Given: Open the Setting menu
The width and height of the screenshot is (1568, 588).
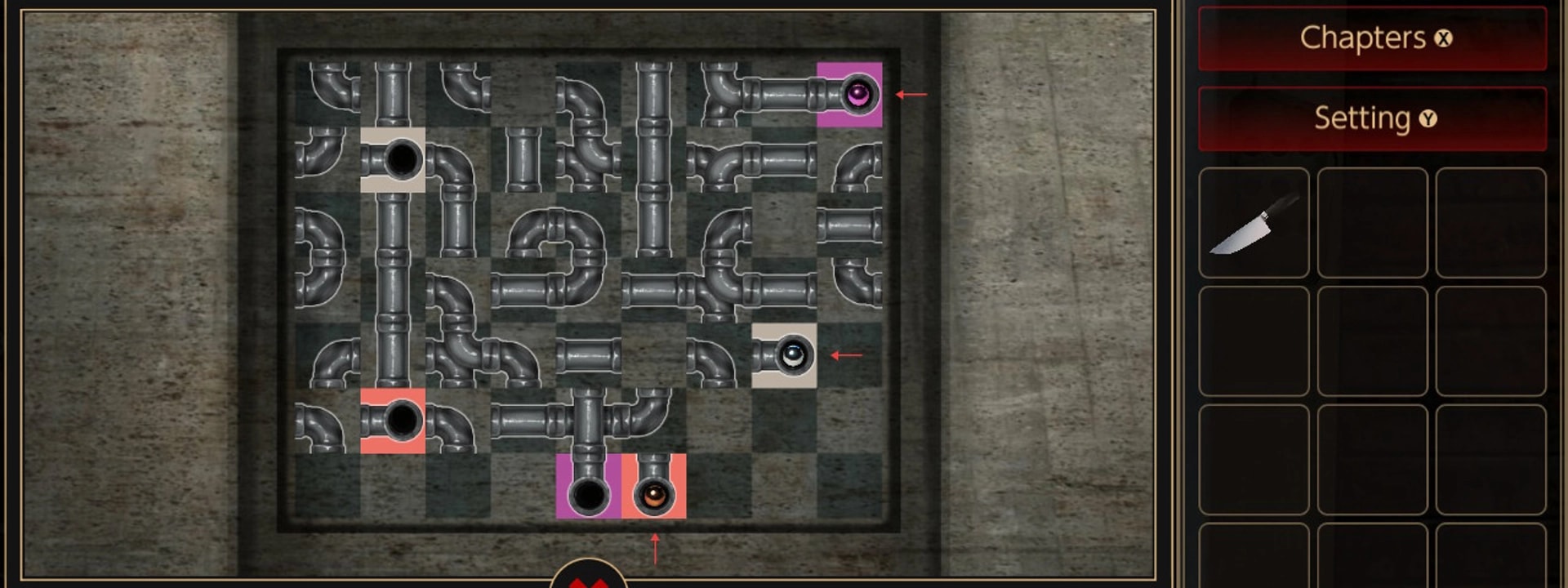Looking at the screenshot, I should pyautogui.click(x=1372, y=119).
